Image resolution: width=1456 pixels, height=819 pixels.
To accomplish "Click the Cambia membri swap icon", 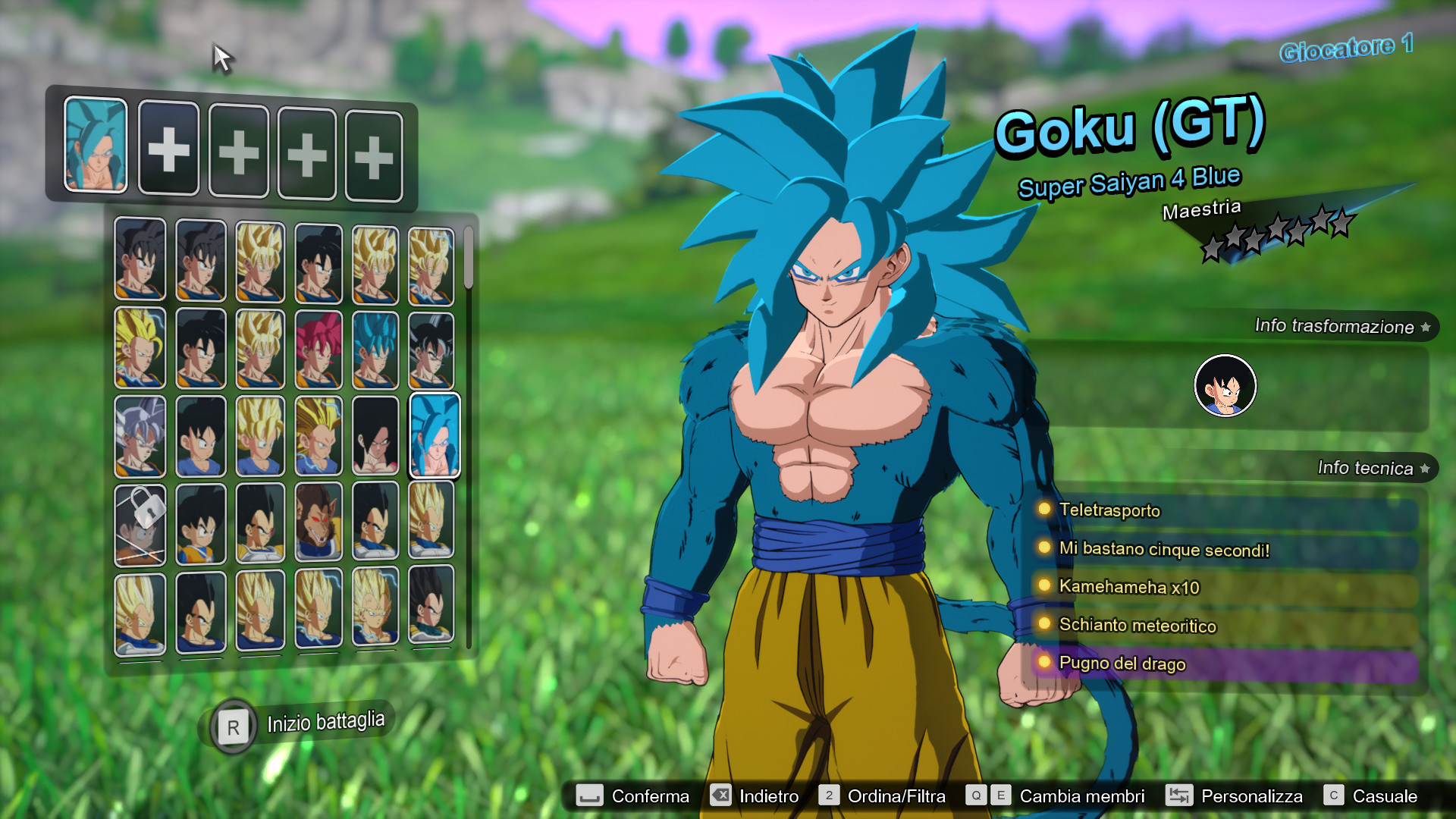I will [977, 796].
